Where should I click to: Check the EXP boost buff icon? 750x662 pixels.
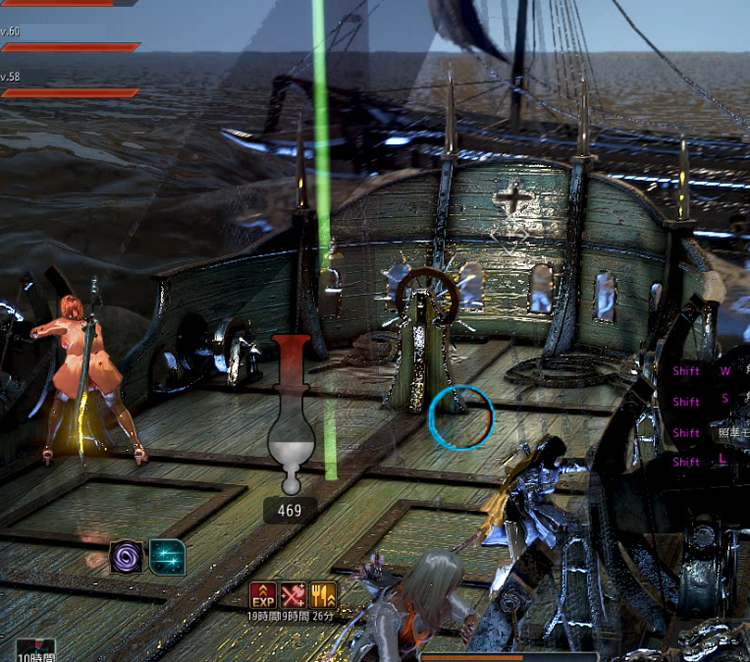click(x=263, y=596)
